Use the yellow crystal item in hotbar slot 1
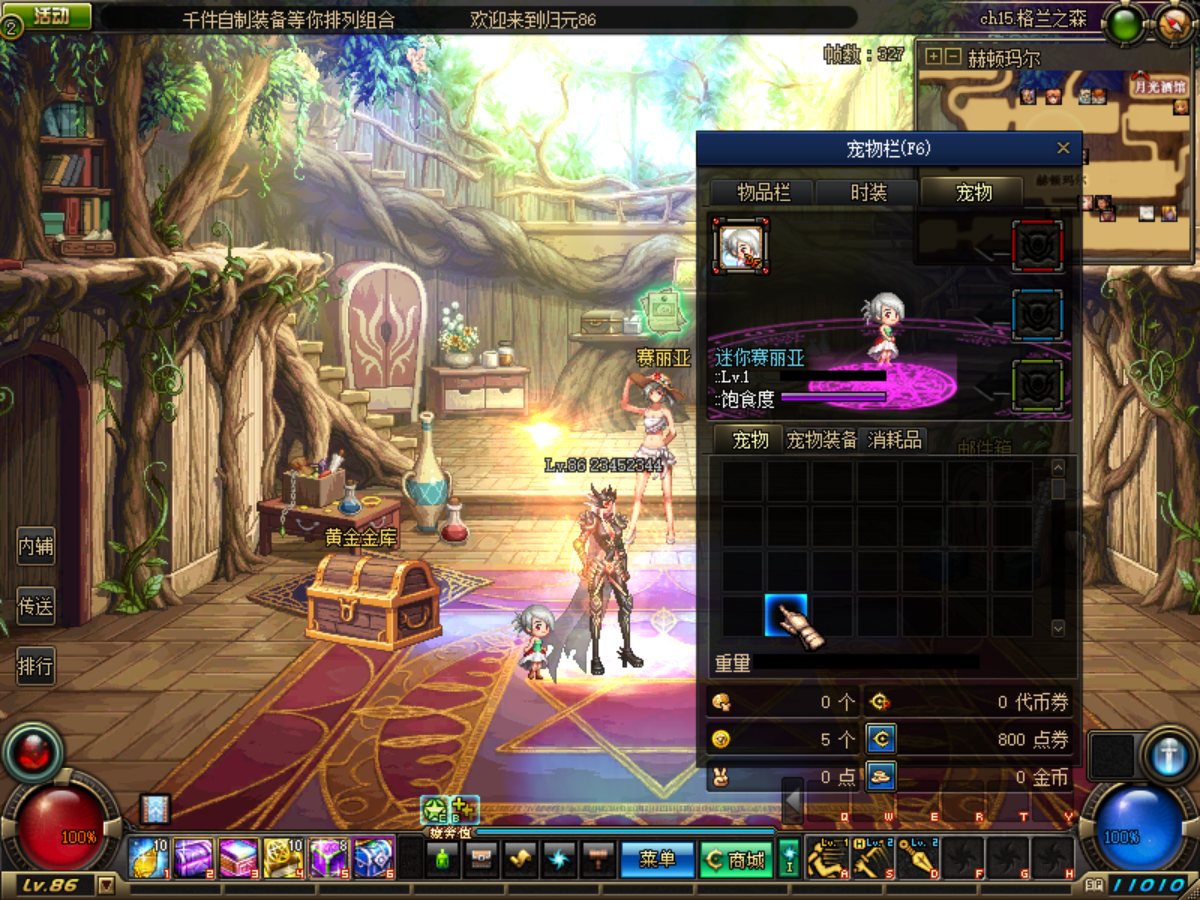This screenshot has height=900, width=1200. click(x=148, y=858)
